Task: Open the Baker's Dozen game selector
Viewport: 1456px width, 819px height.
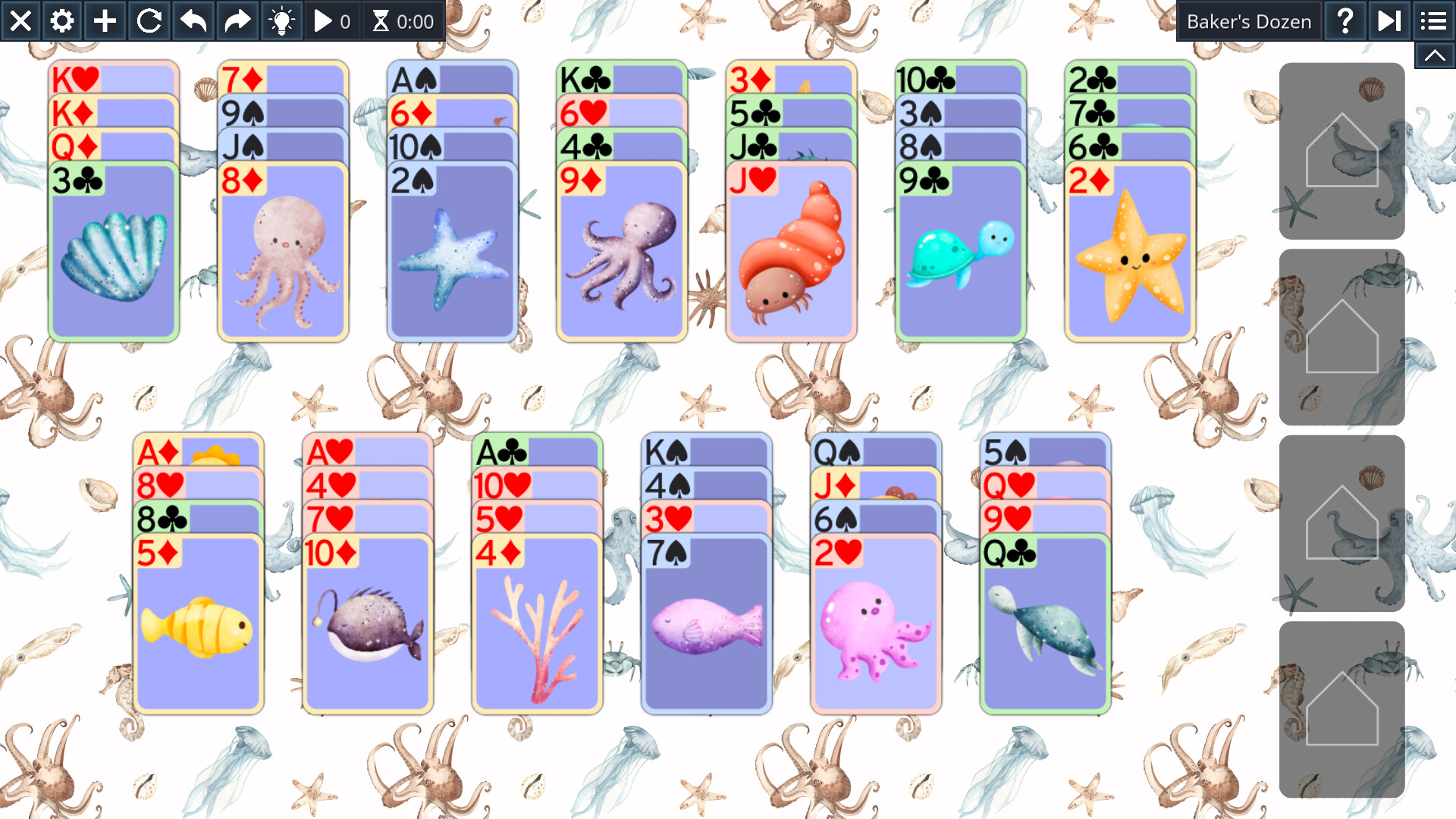Action: [1248, 20]
